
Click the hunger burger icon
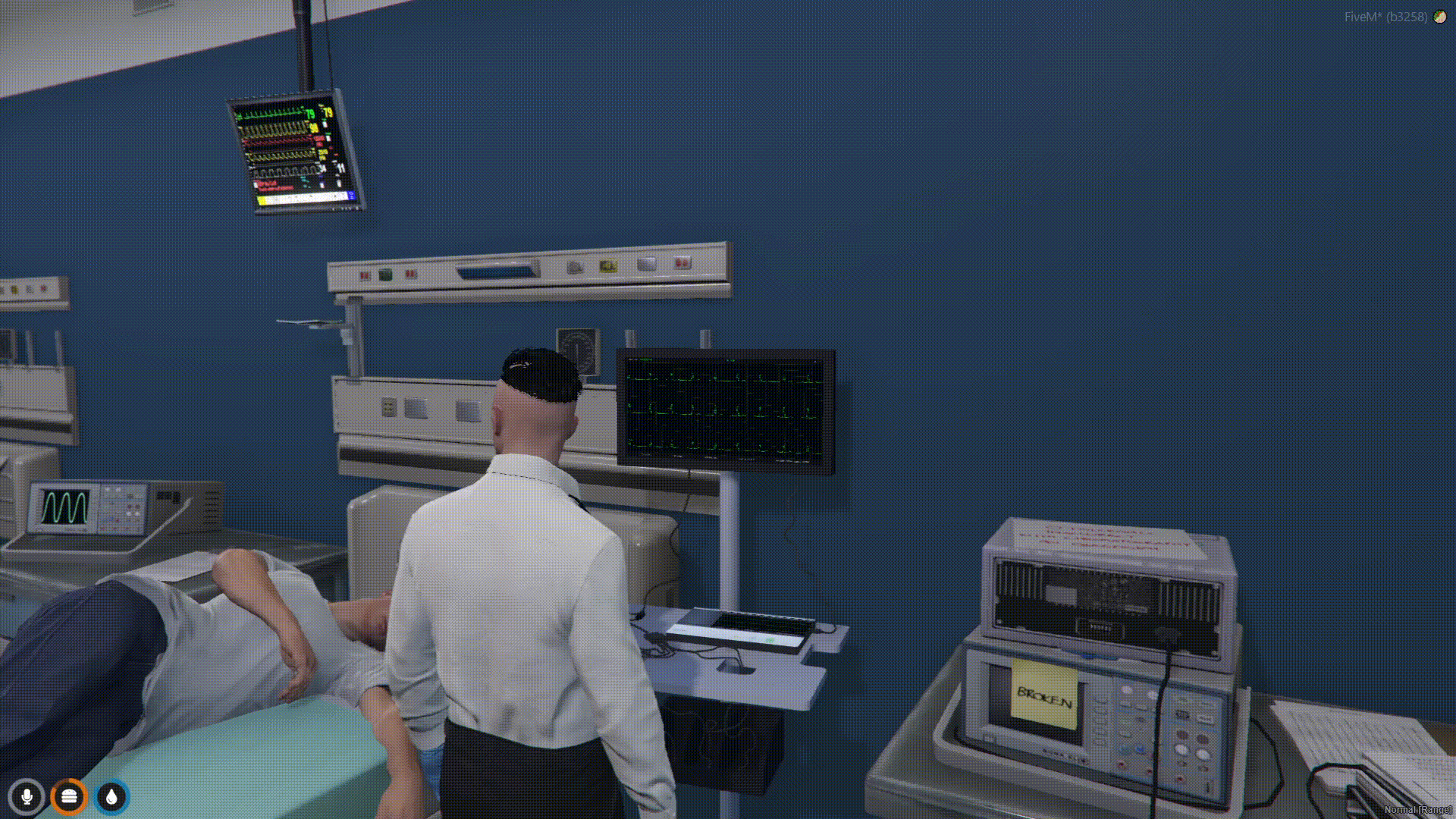coord(69,796)
